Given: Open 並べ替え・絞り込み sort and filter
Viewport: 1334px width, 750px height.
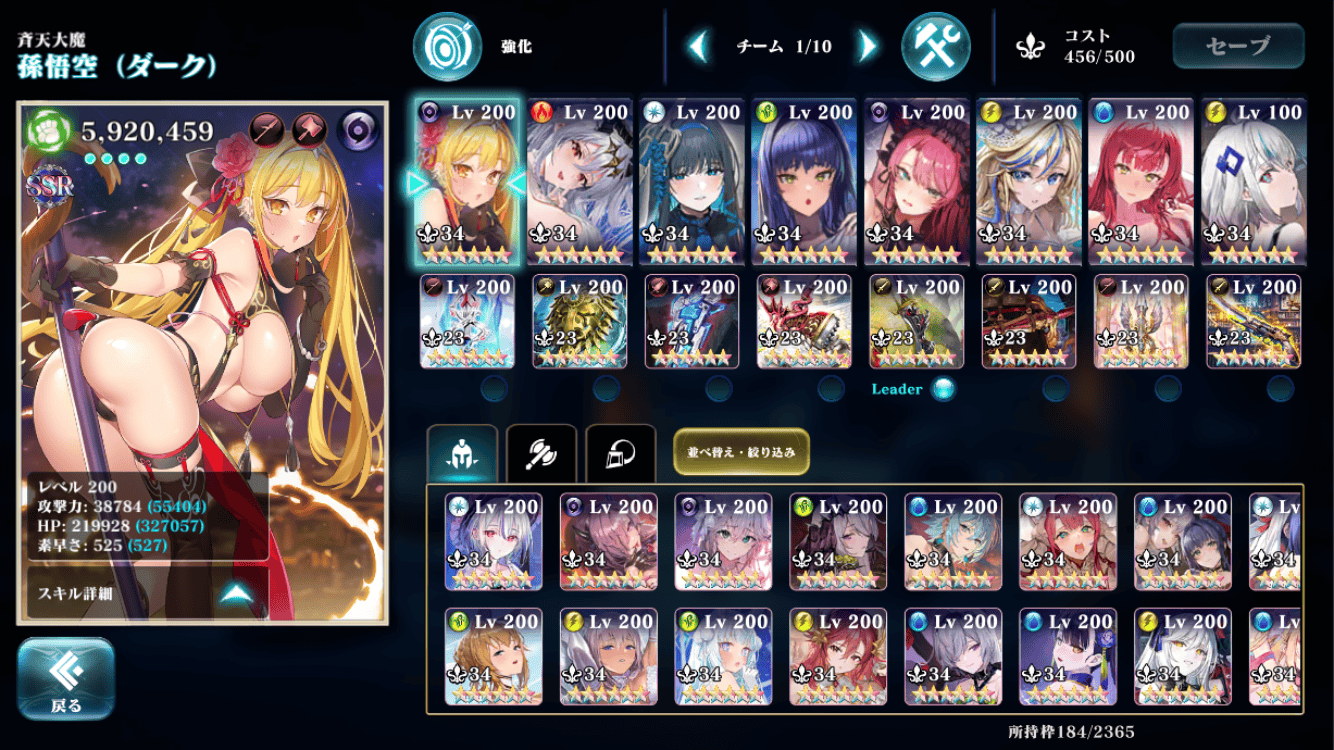Looking at the screenshot, I should point(741,452).
